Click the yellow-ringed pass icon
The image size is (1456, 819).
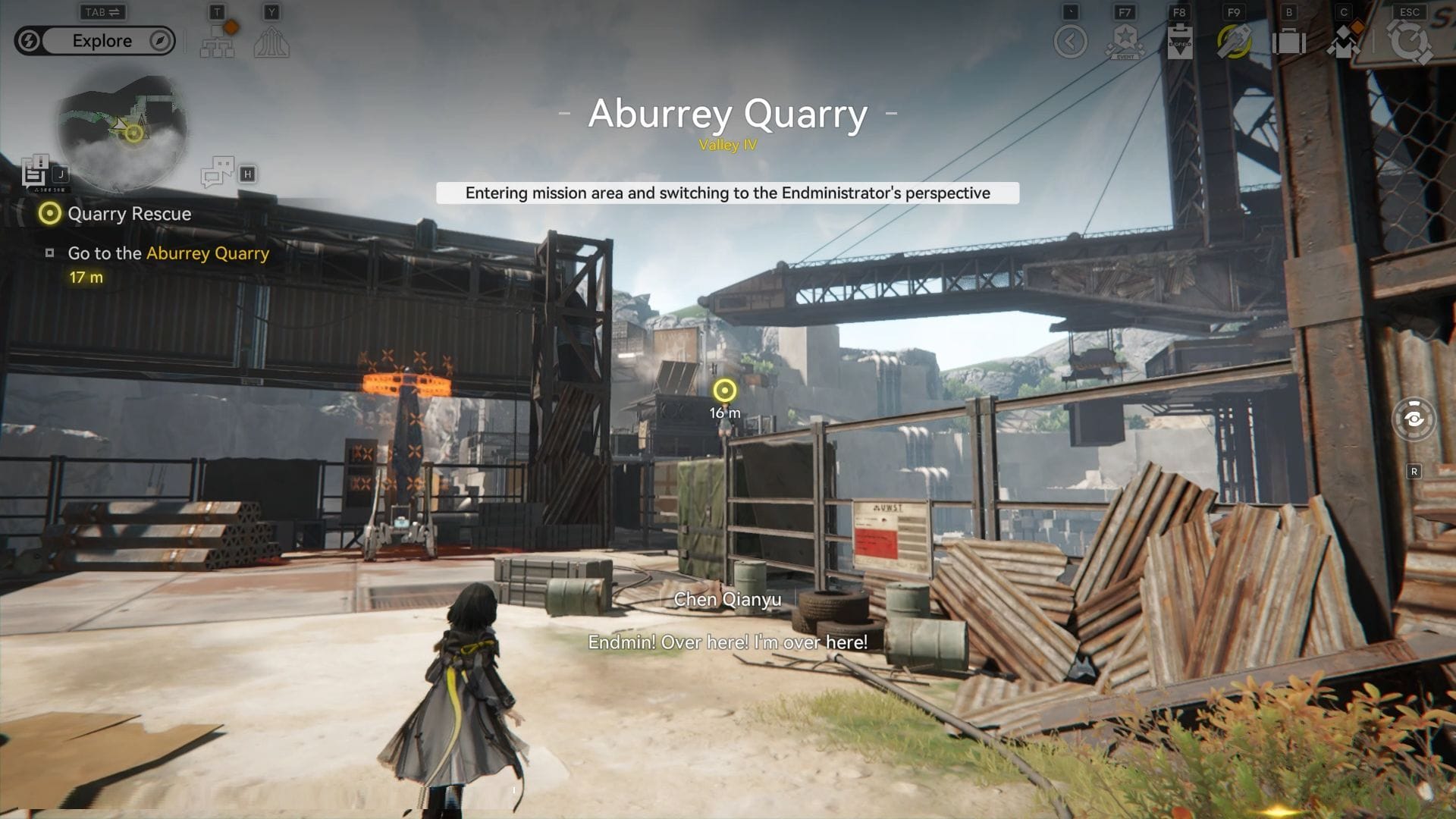tap(1234, 42)
